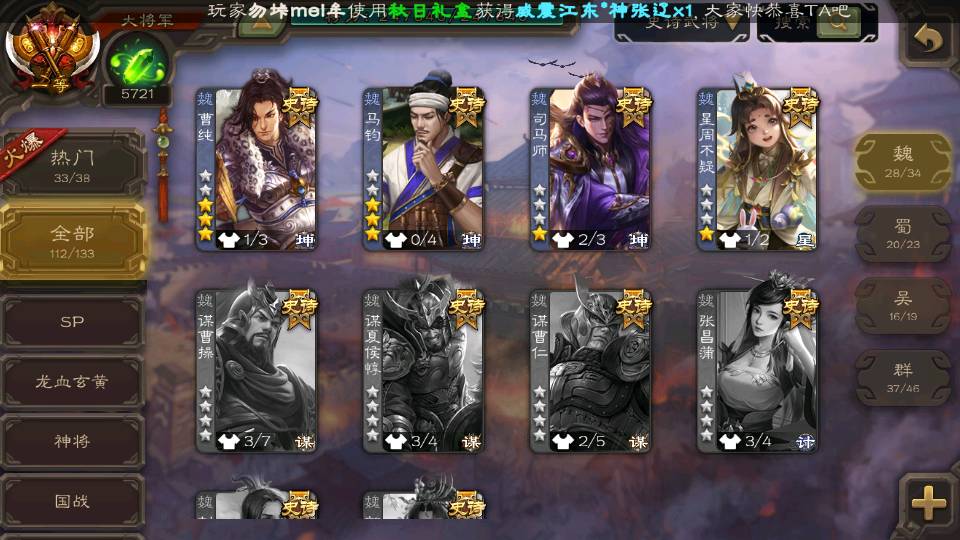
Task: View the greyed 谋夏侯惇 card
Action: coord(423,370)
